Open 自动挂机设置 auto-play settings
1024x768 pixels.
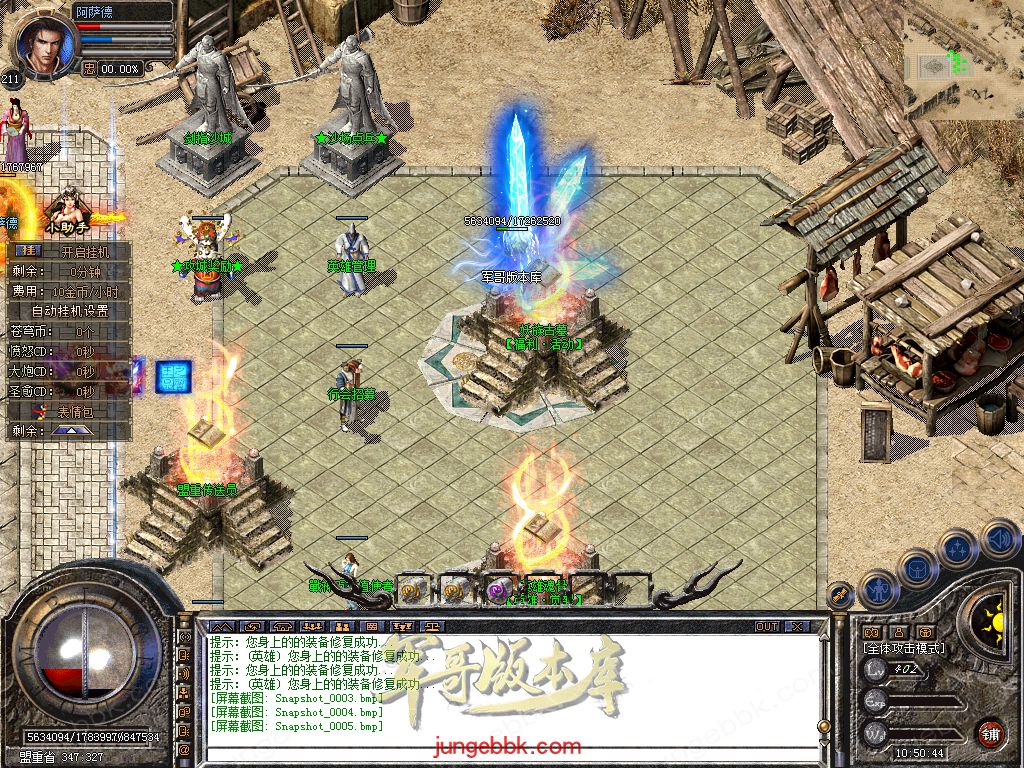click(x=70, y=311)
